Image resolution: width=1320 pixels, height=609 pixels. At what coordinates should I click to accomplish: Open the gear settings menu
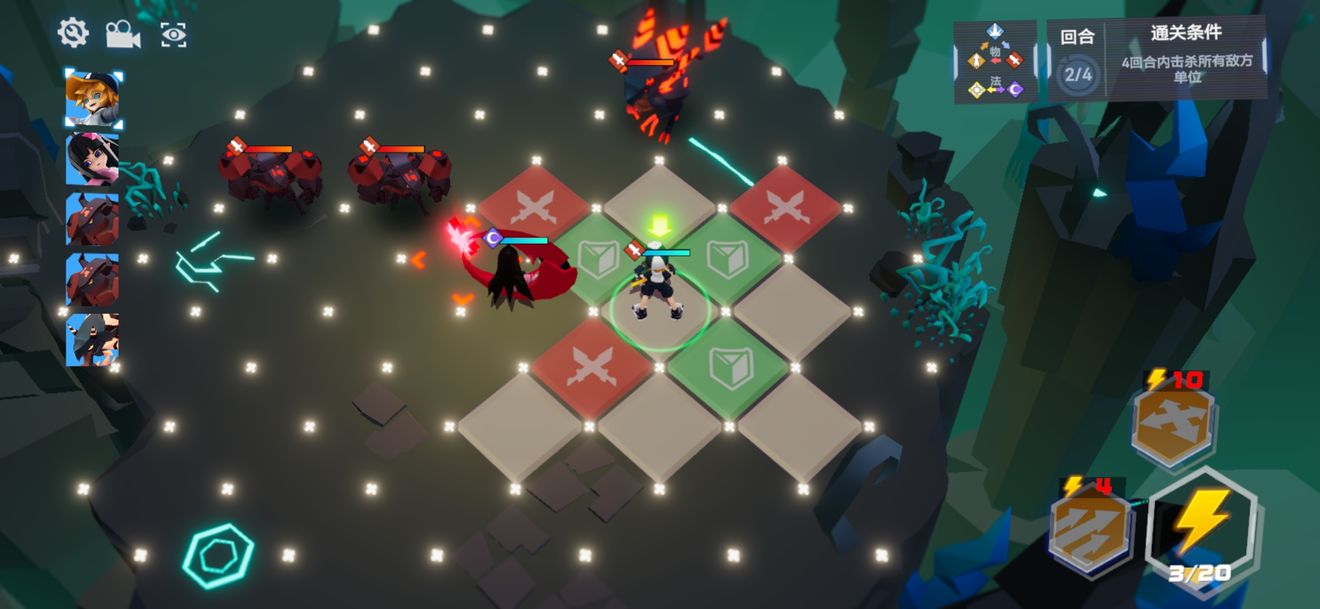click(73, 33)
